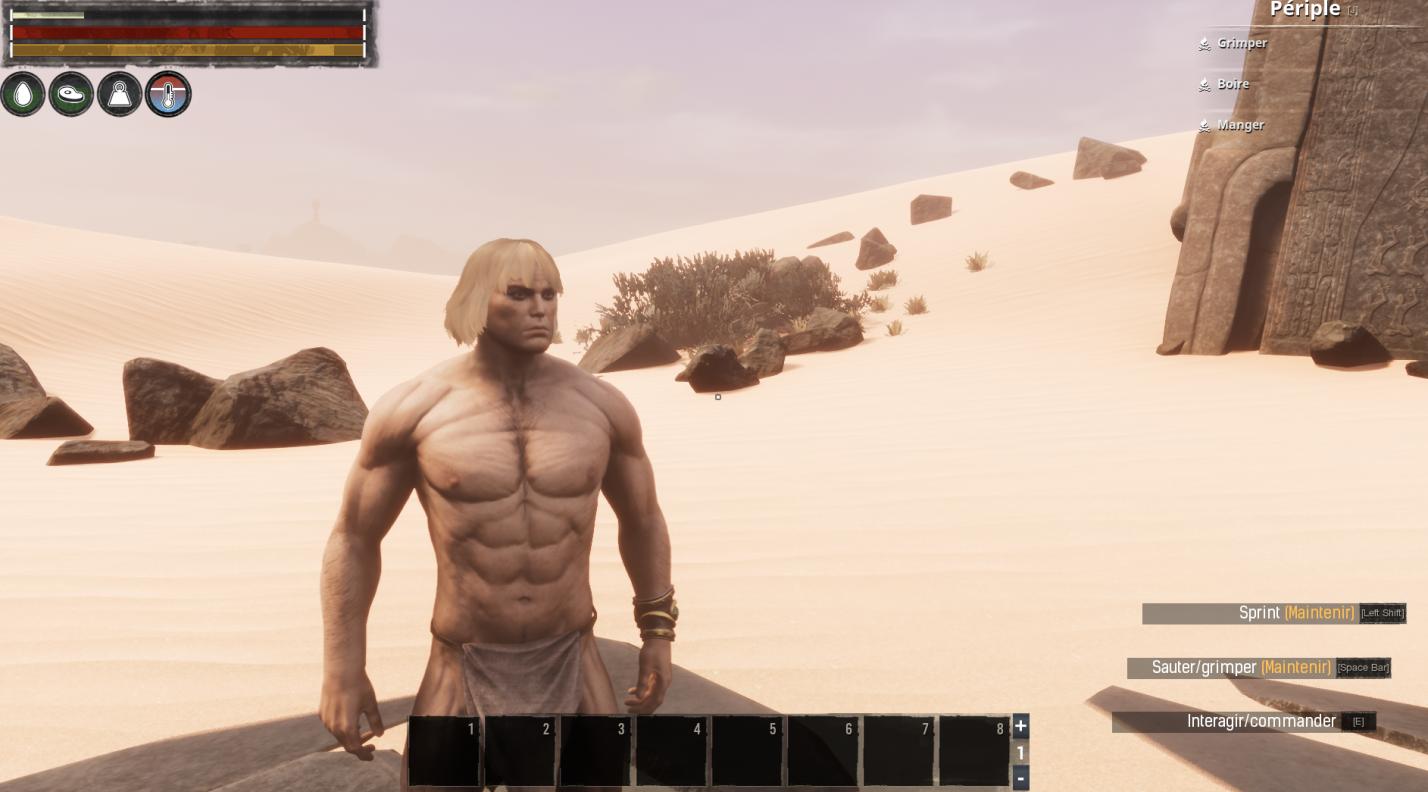
Task: Click the red health bar
Action: pyautogui.click(x=185, y=33)
